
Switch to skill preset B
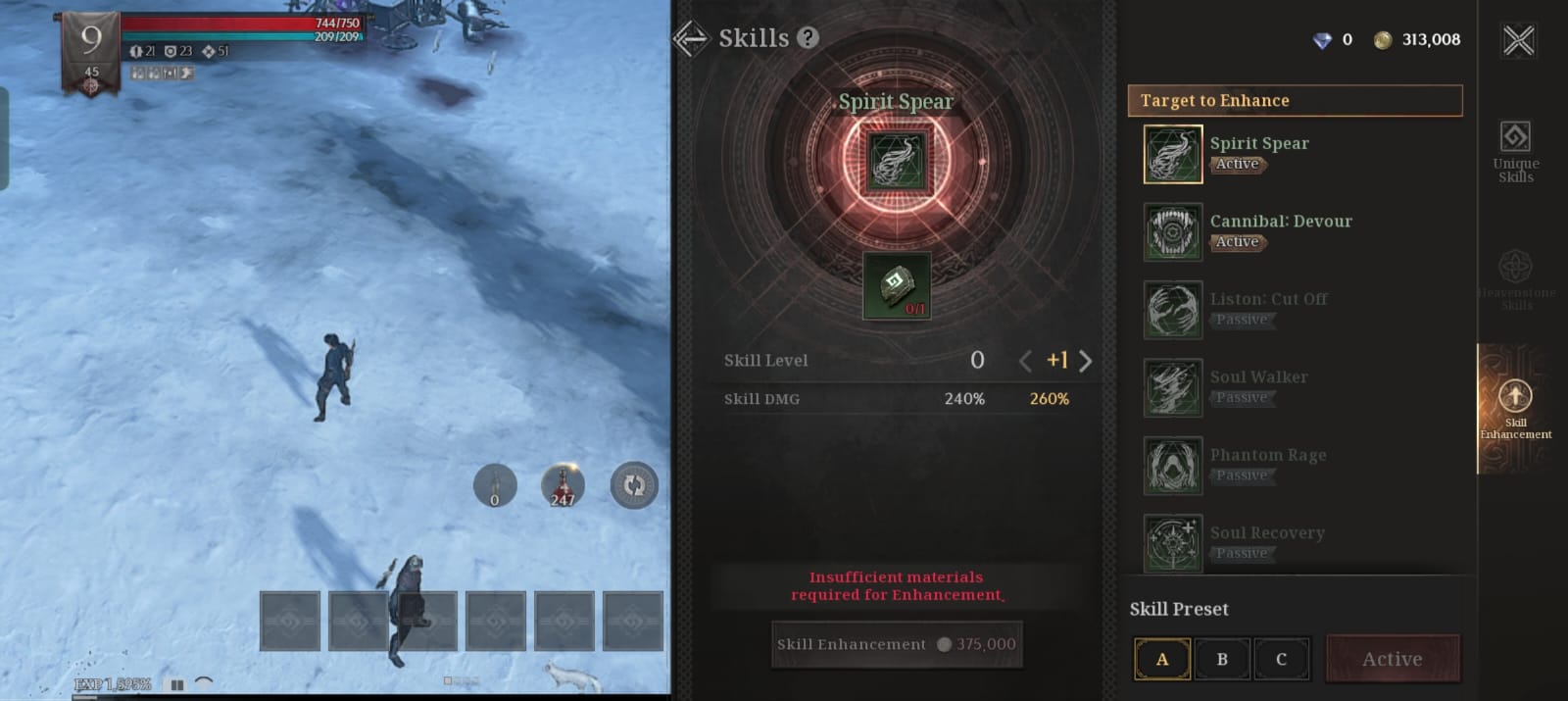1222,659
